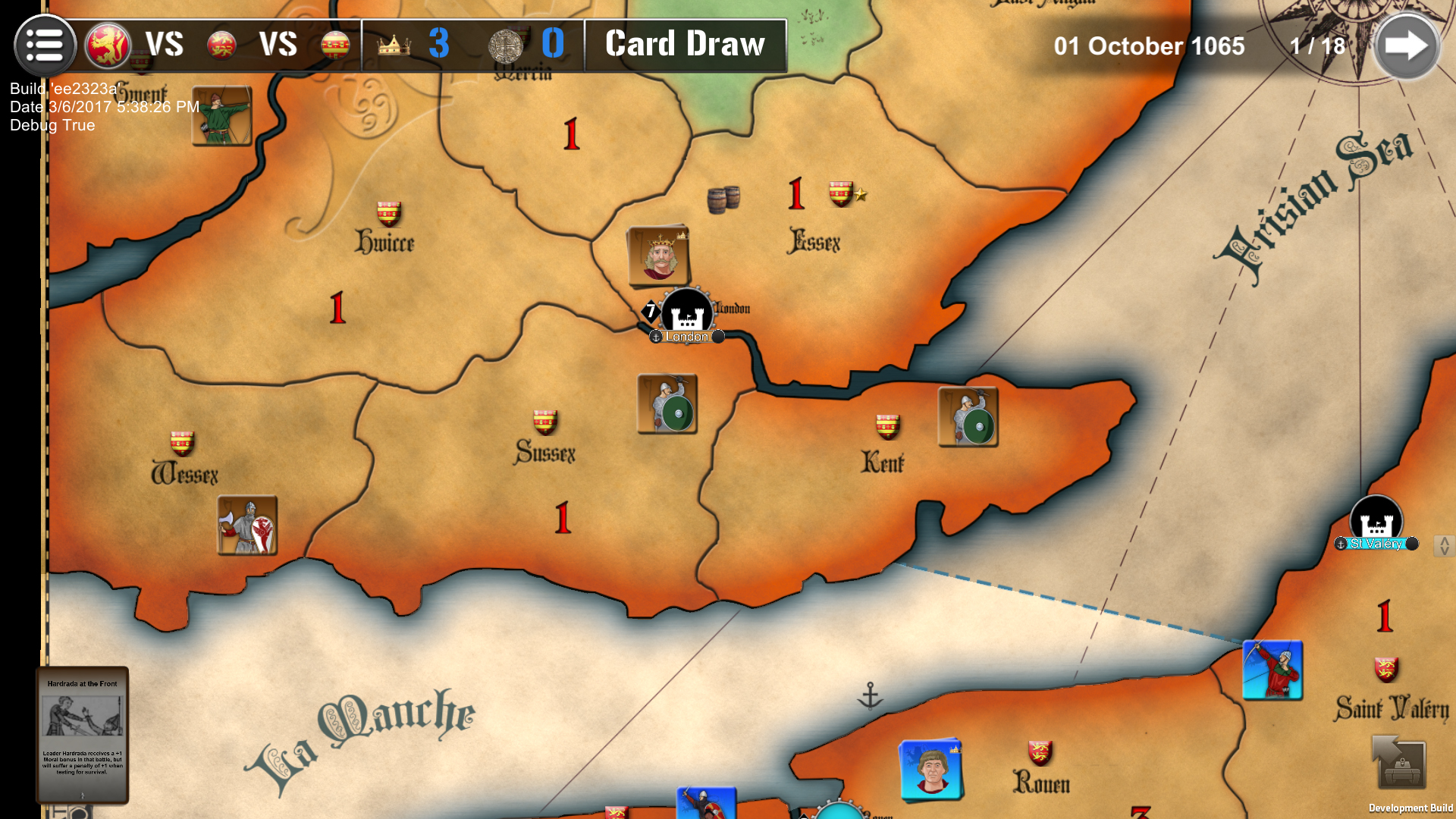Image resolution: width=1456 pixels, height=819 pixels.
Task: Open the hamburger menu at top left
Action: (43, 43)
